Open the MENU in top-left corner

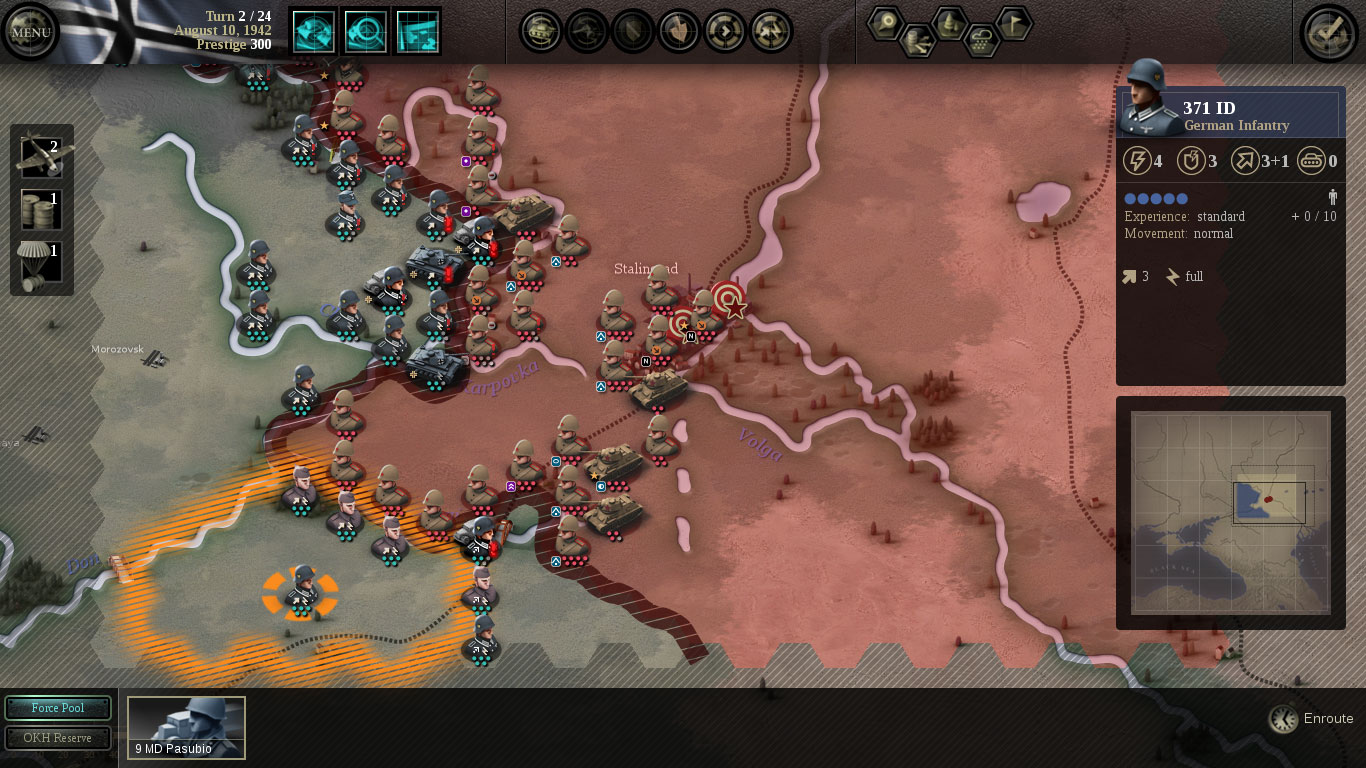tap(30, 31)
